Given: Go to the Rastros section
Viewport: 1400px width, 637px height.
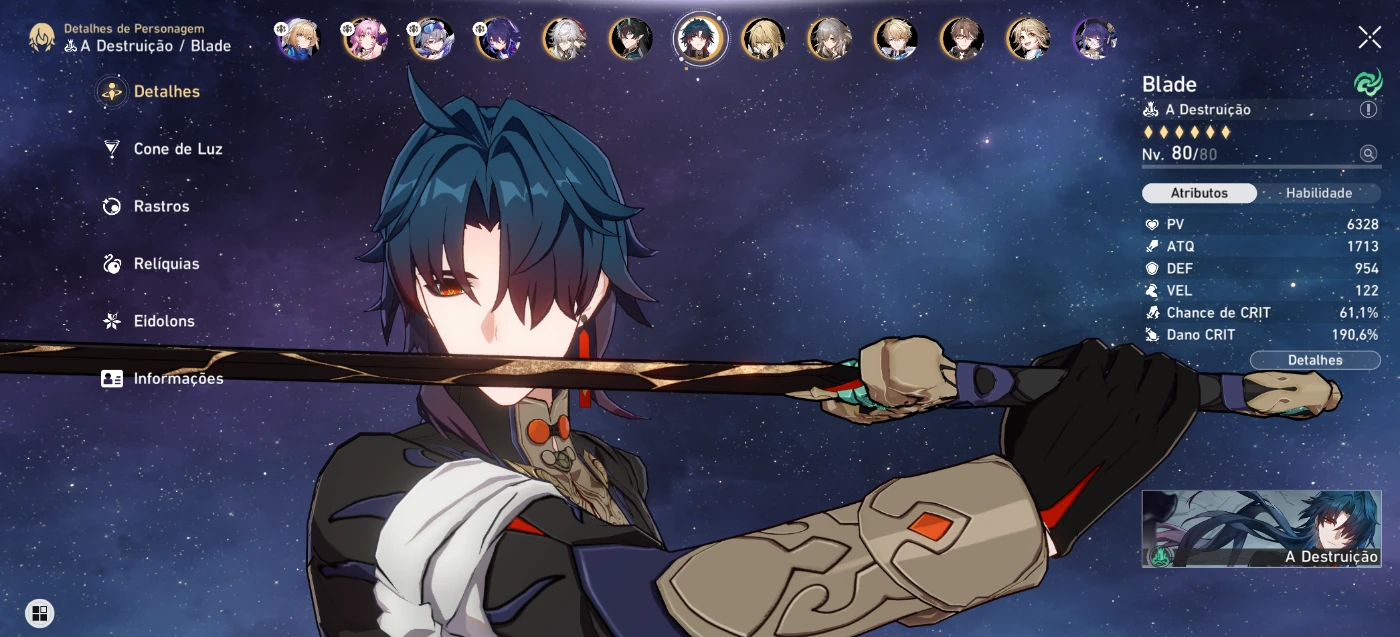Looking at the screenshot, I should [161, 207].
